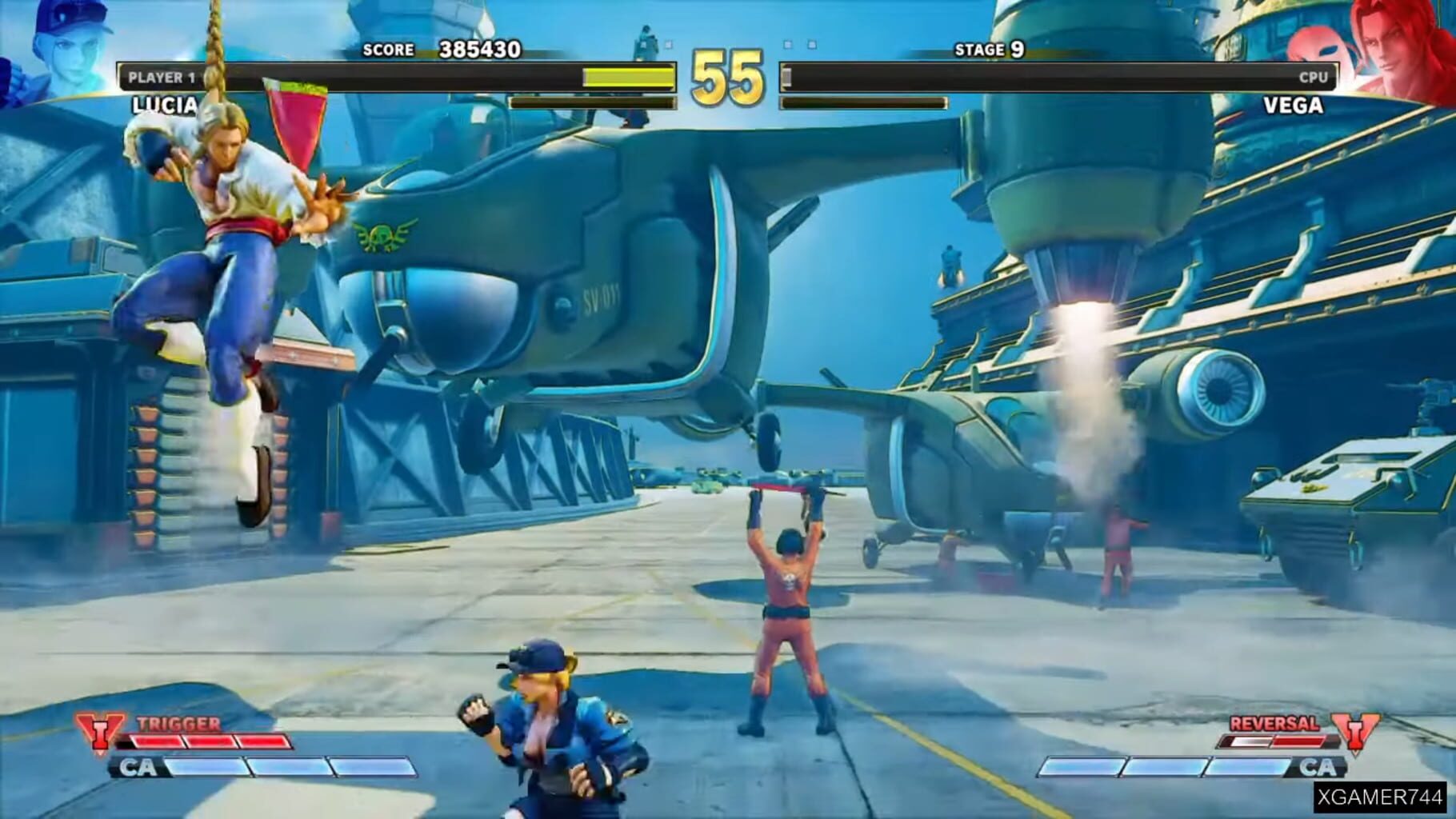Toggle Player 1's TRIGGER gauge segment
The image size is (1456, 819).
point(216,740)
